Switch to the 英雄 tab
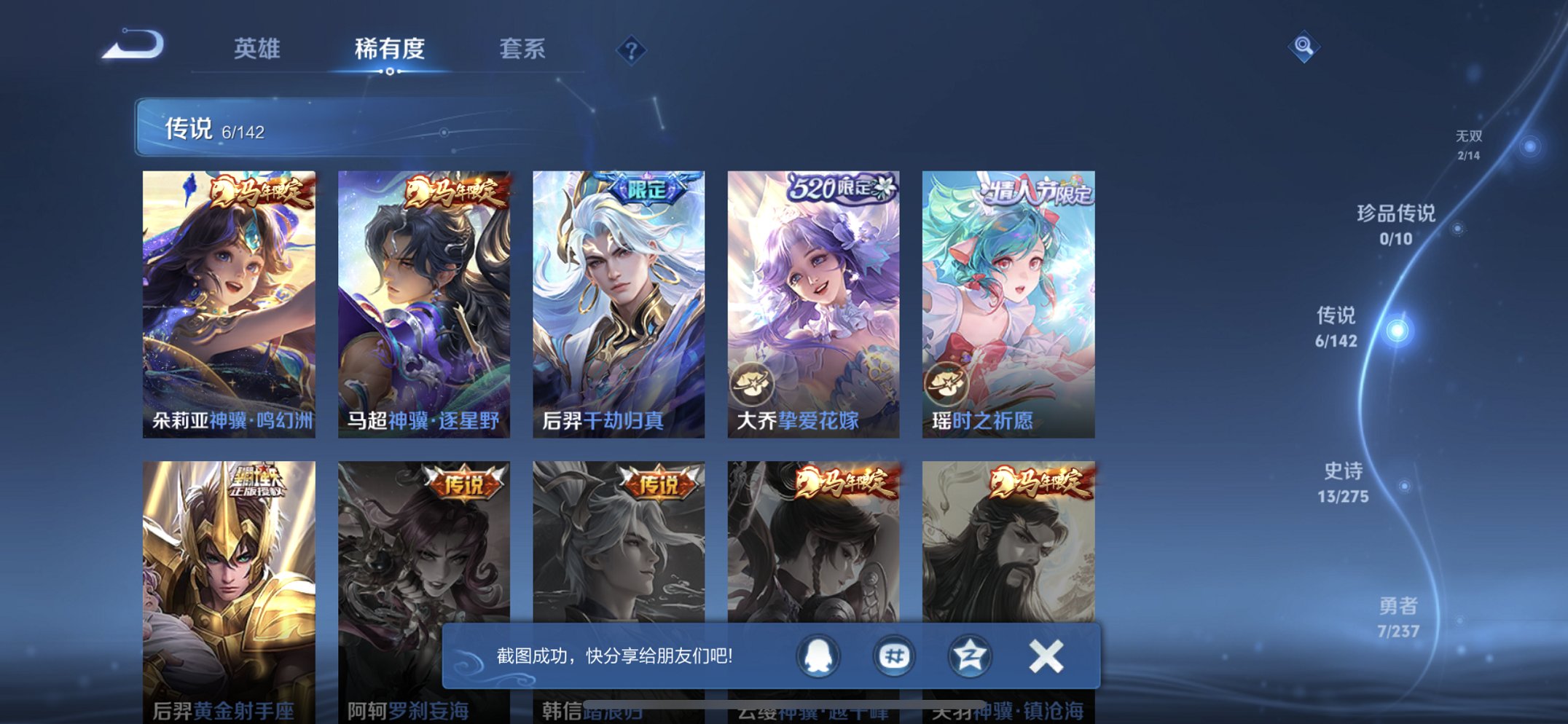 tap(257, 49)
